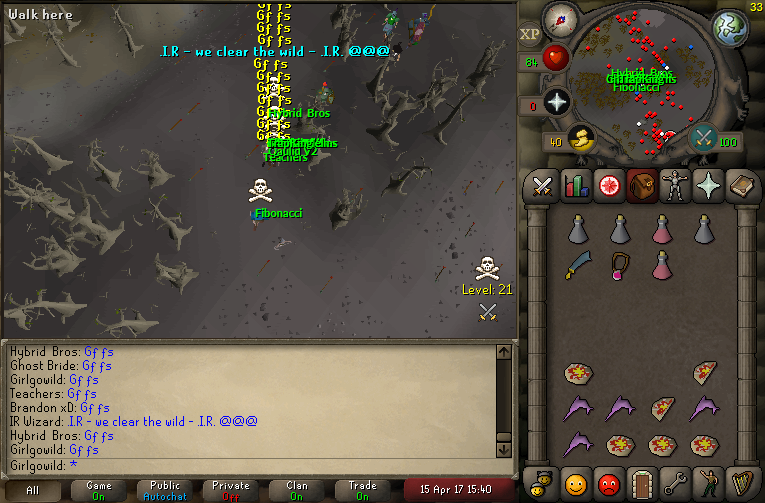Open the Combat Options tab
Image resolution: width=765 pixels, height=503 pixels.
point(543,186)
